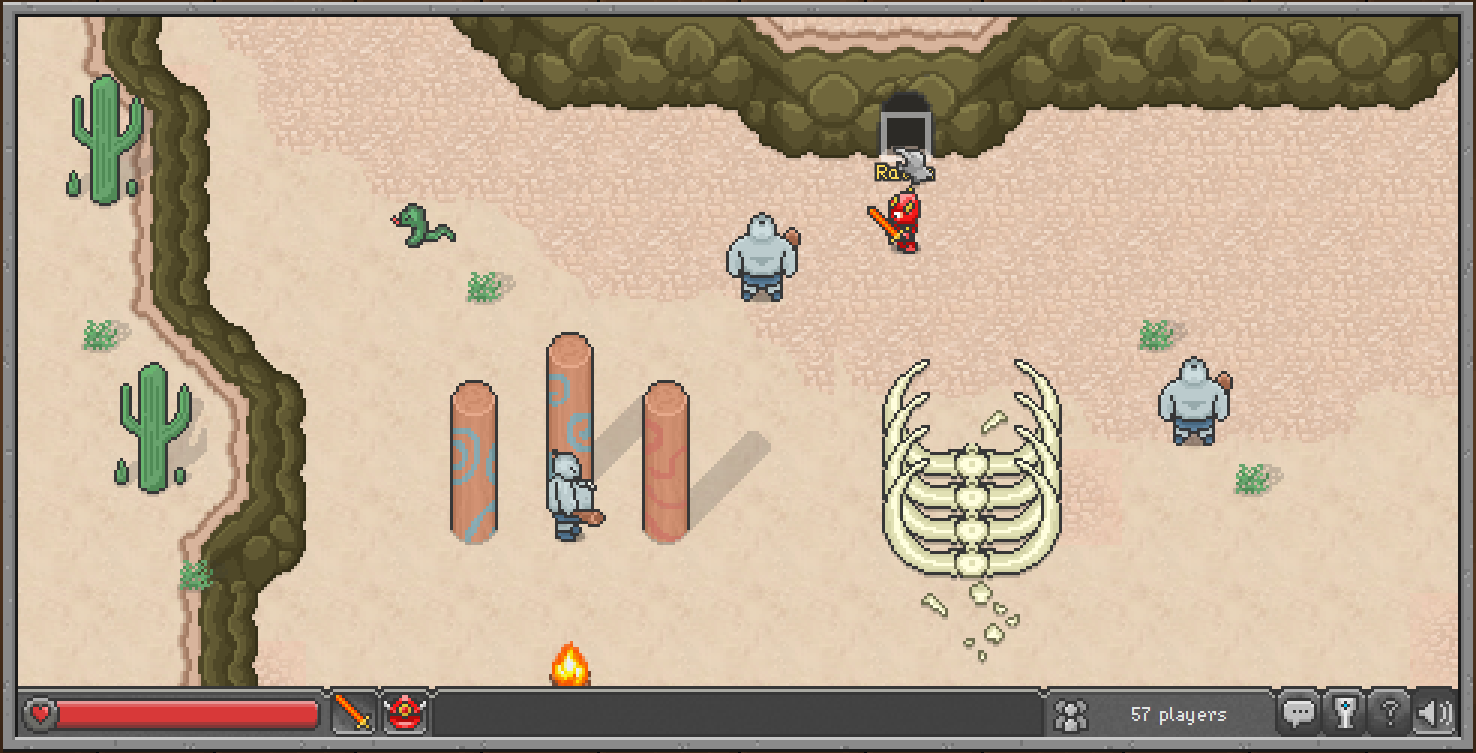Open help via the question mark icon
Screen dimensions: 1476x753
[1392, 712]
